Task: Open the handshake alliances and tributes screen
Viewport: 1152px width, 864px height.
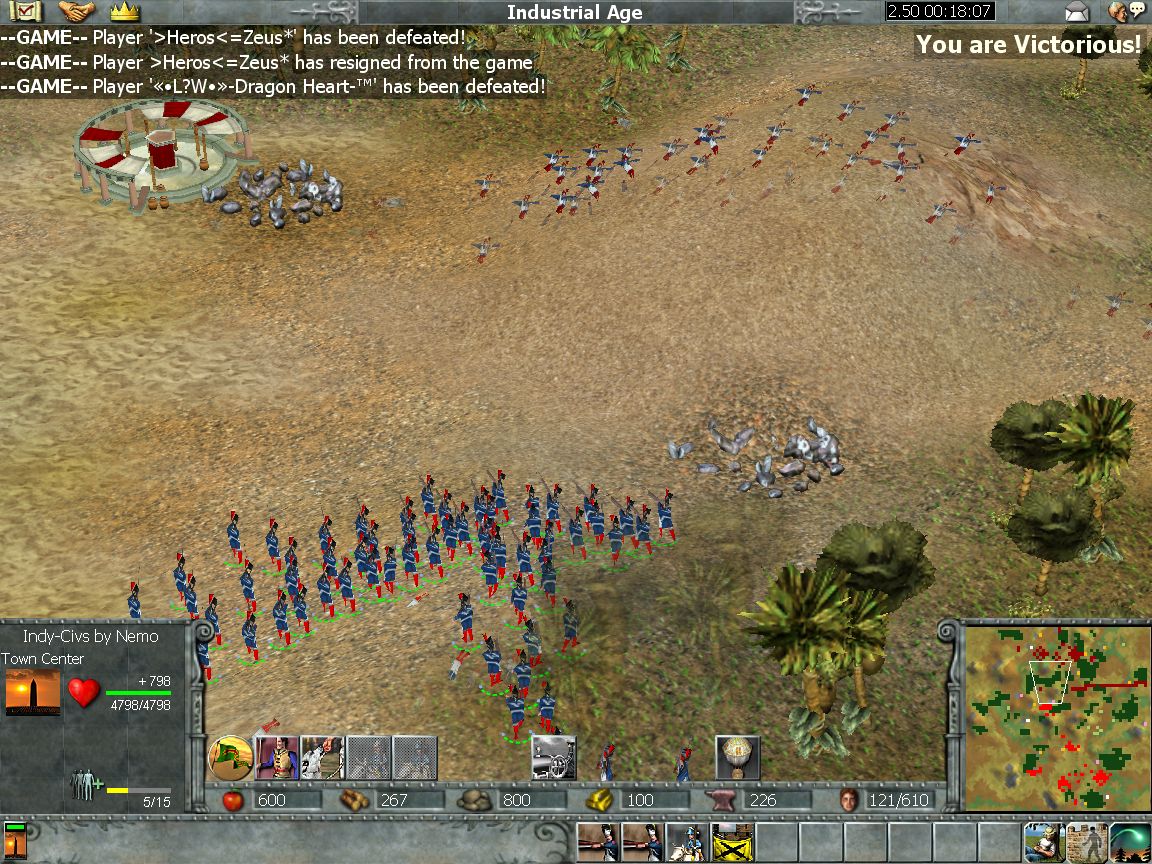Action: [x=76, y=12]
